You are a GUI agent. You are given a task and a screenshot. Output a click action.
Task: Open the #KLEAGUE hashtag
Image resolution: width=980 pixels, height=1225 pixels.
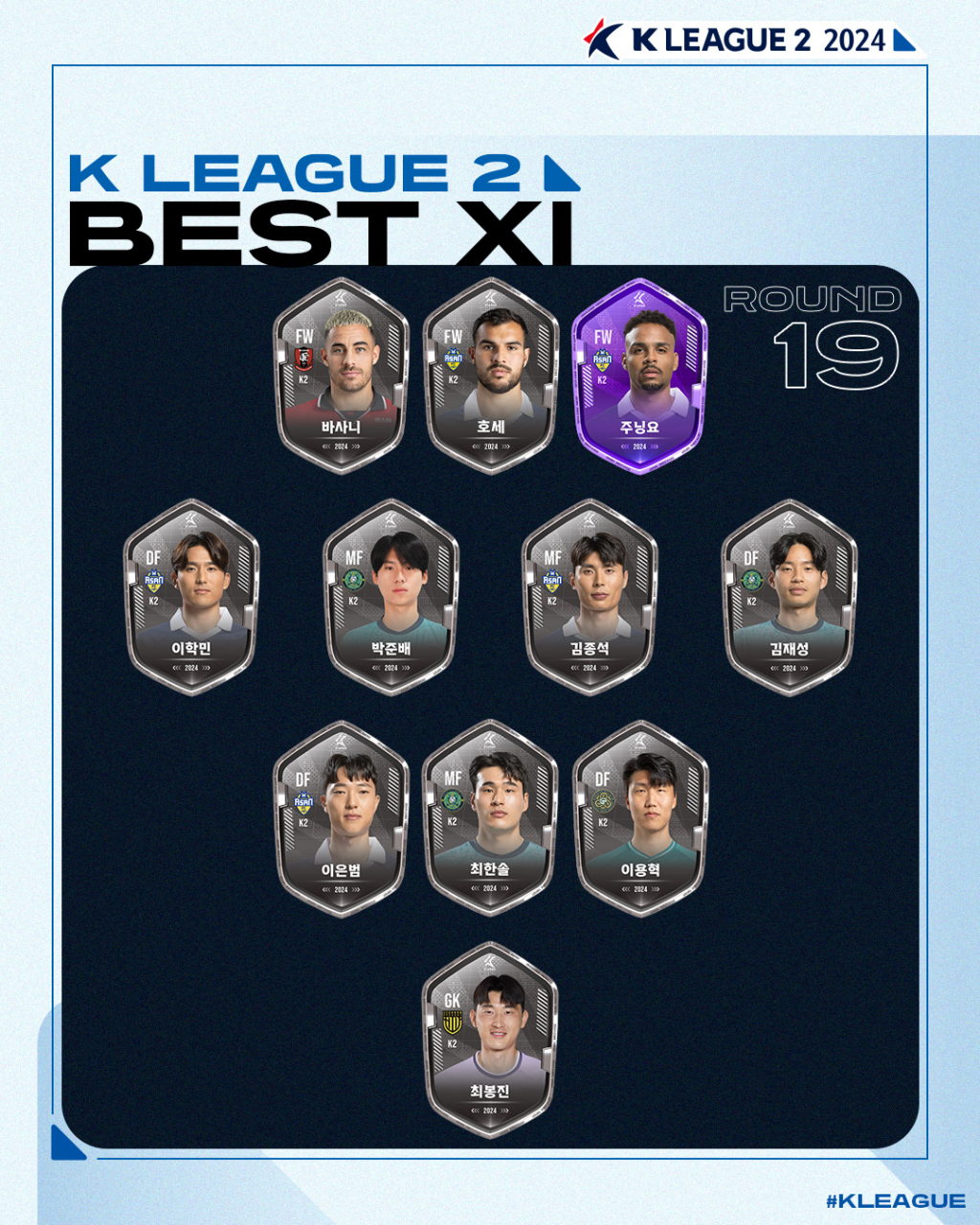pyautogui.click(x=895, y=1201)
